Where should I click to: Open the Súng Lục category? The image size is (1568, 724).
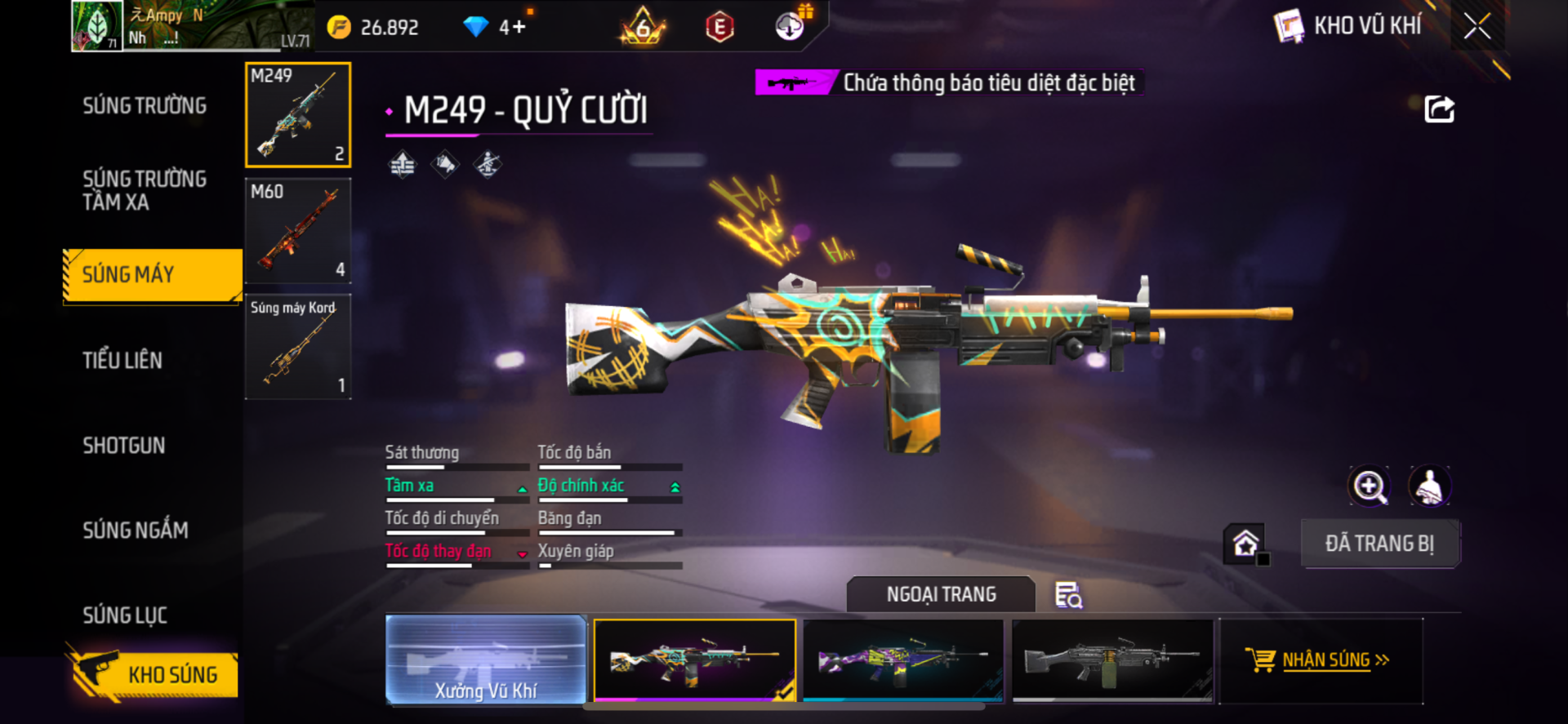coord(125,615)
